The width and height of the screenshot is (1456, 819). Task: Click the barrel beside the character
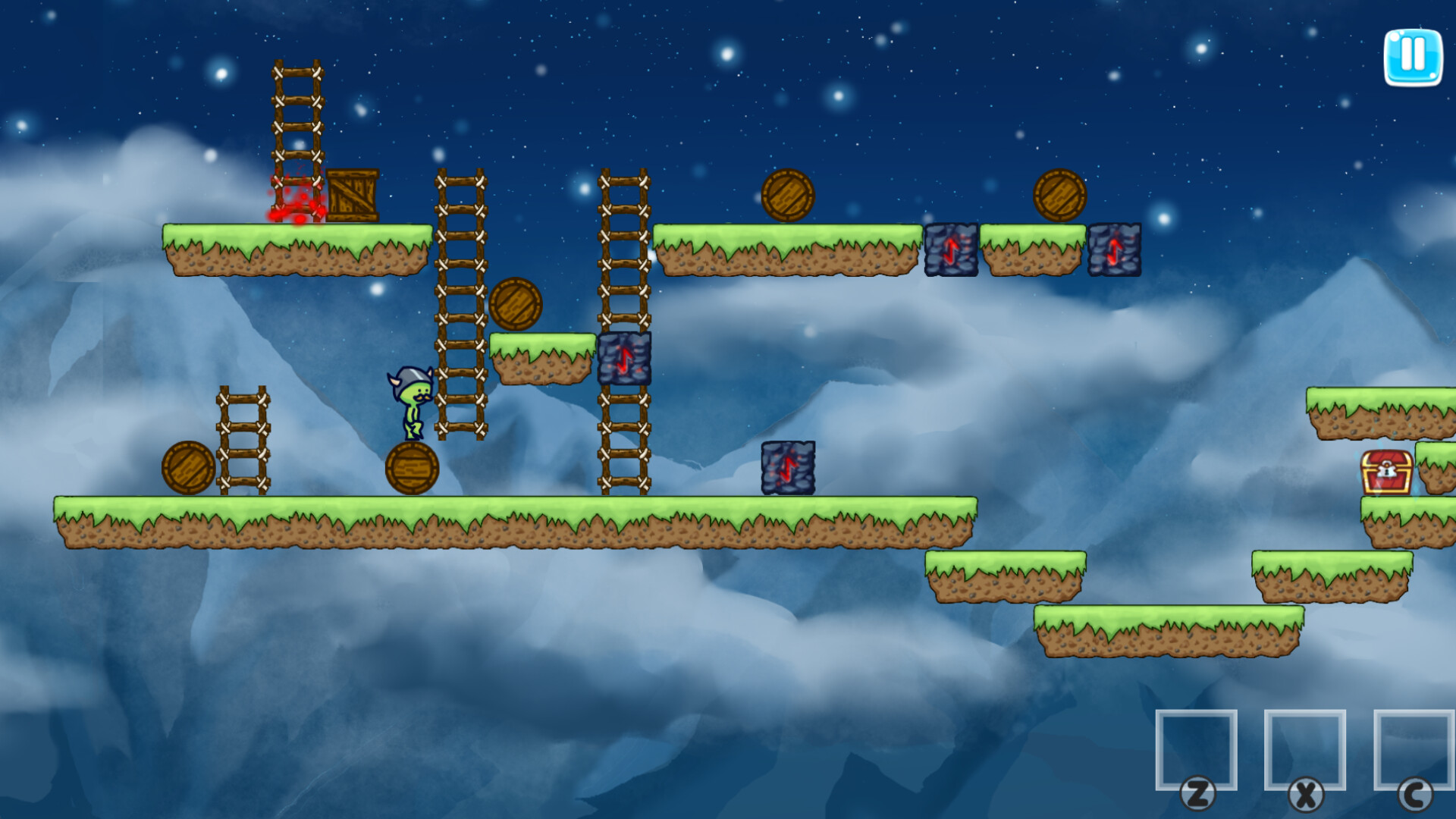(412, 469)
